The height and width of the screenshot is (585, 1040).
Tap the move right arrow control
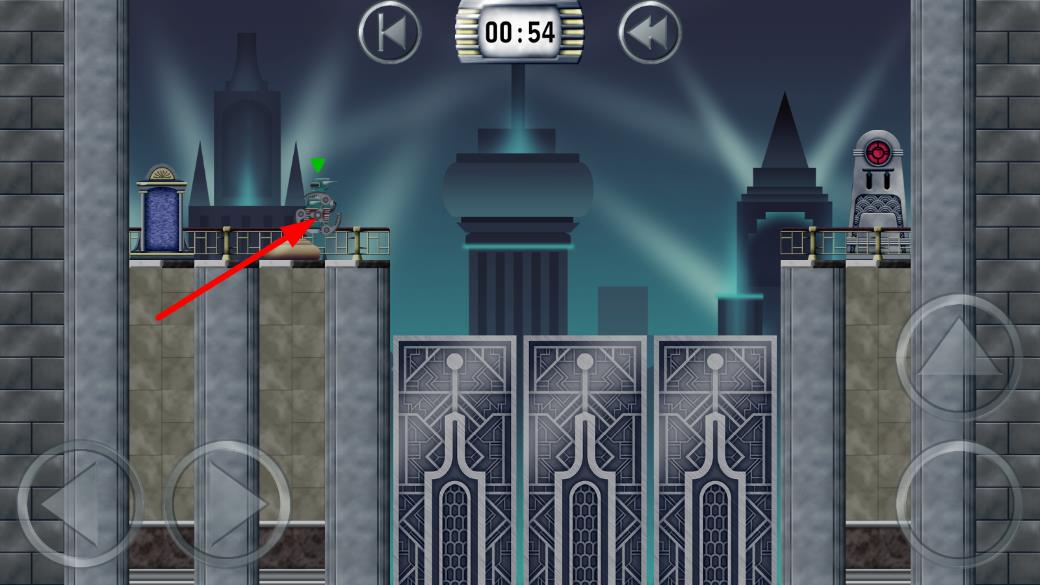[228, 503]
